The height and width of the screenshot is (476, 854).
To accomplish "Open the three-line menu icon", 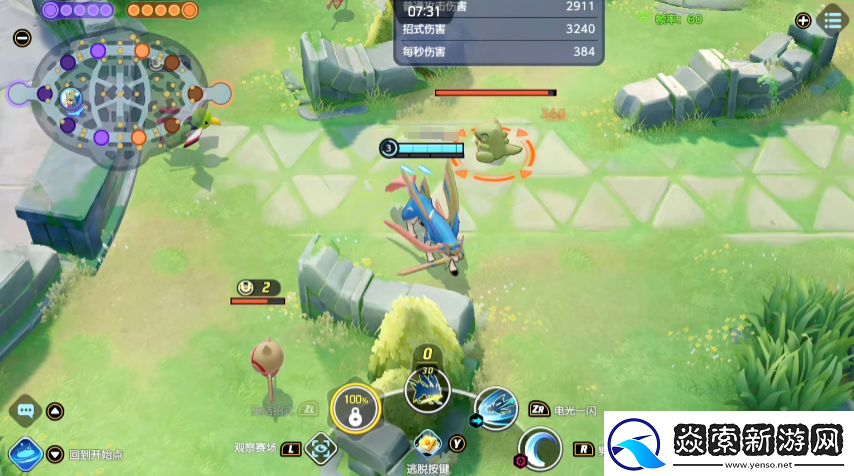I will click(832, 19).
